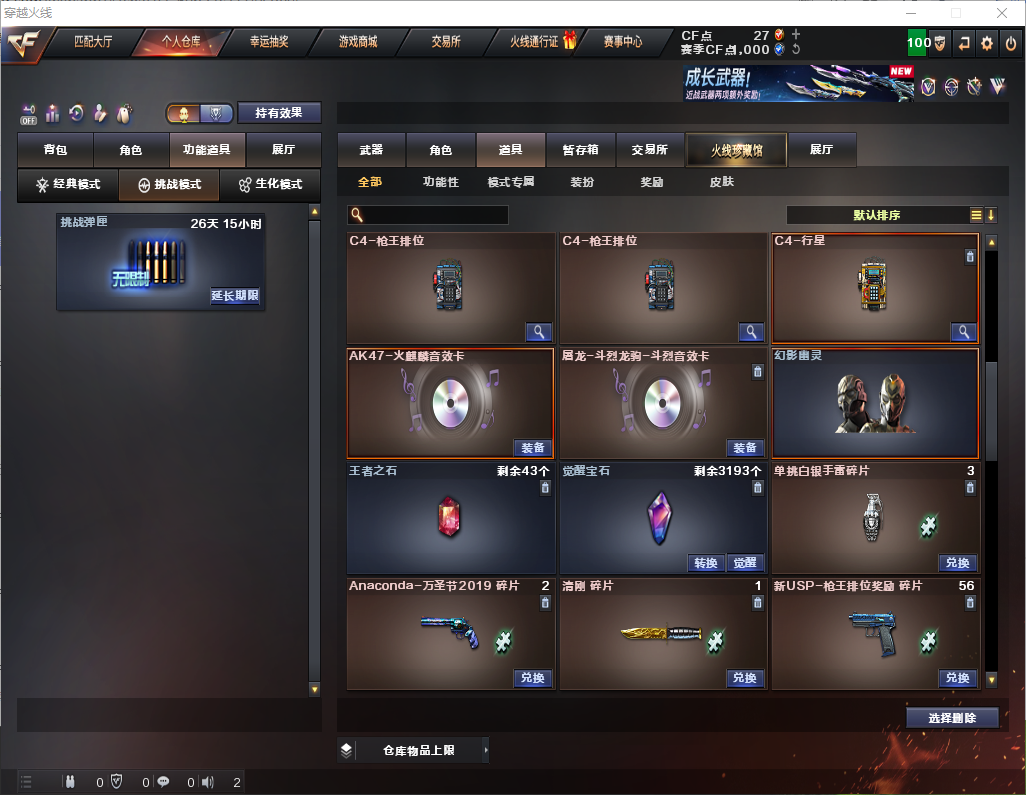Click 觉醒 on the 觉醒宝石 item
The image size is (1026, 795).
[744, 563]
